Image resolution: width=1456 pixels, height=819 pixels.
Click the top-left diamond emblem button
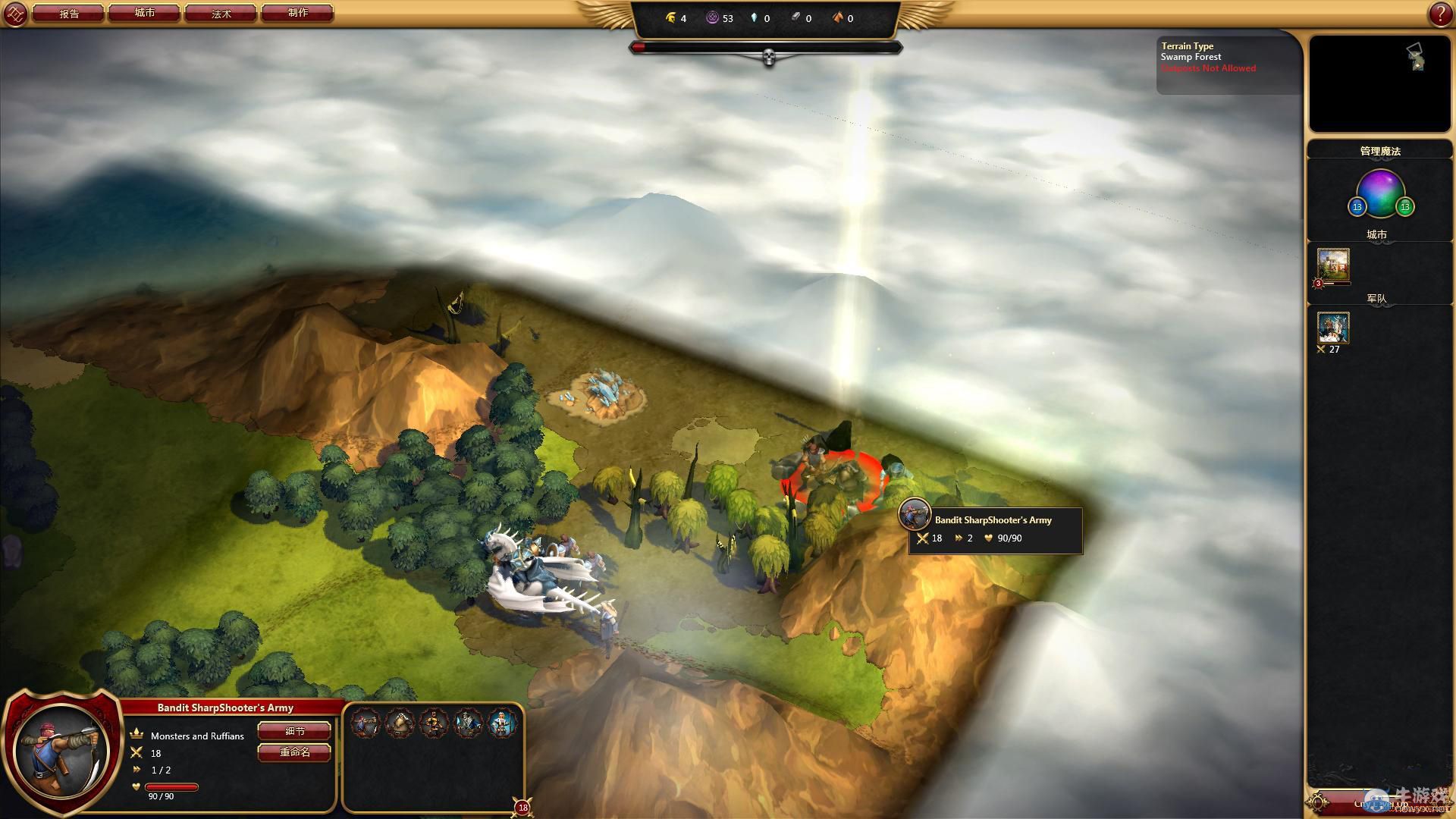click(x=15, y=14)
